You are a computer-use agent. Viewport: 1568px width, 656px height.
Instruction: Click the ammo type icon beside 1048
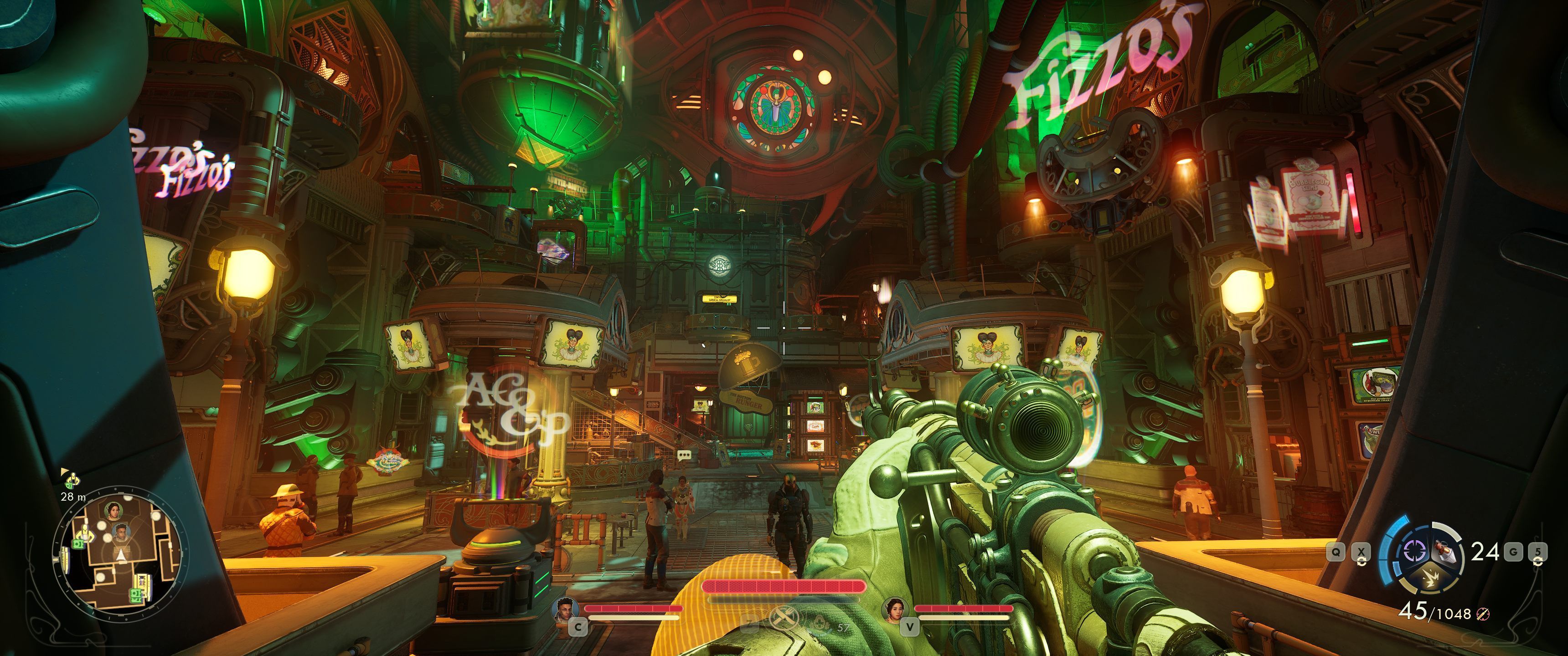point(1483,615)
